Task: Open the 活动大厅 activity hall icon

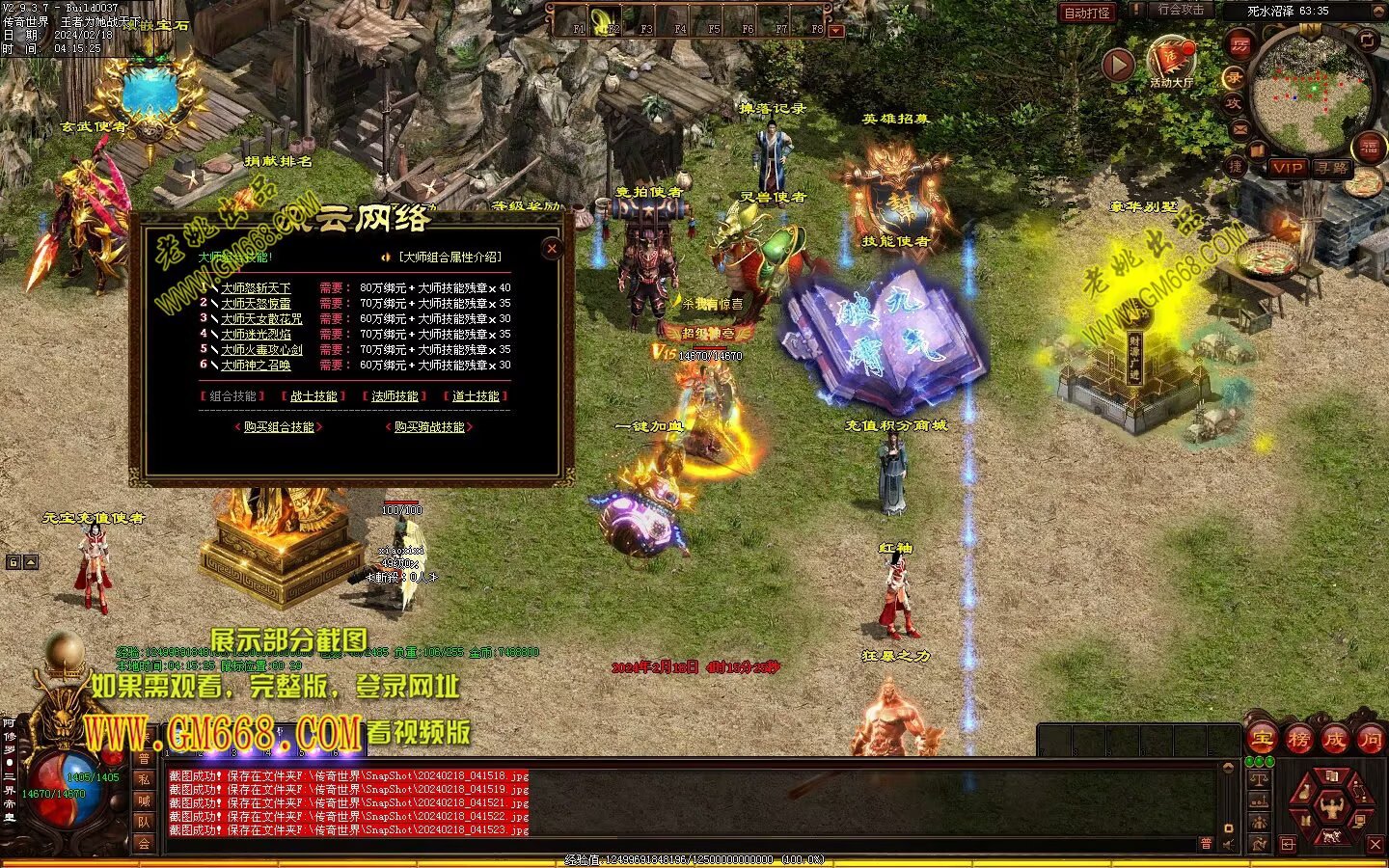Action: [x=1171, y=60]
